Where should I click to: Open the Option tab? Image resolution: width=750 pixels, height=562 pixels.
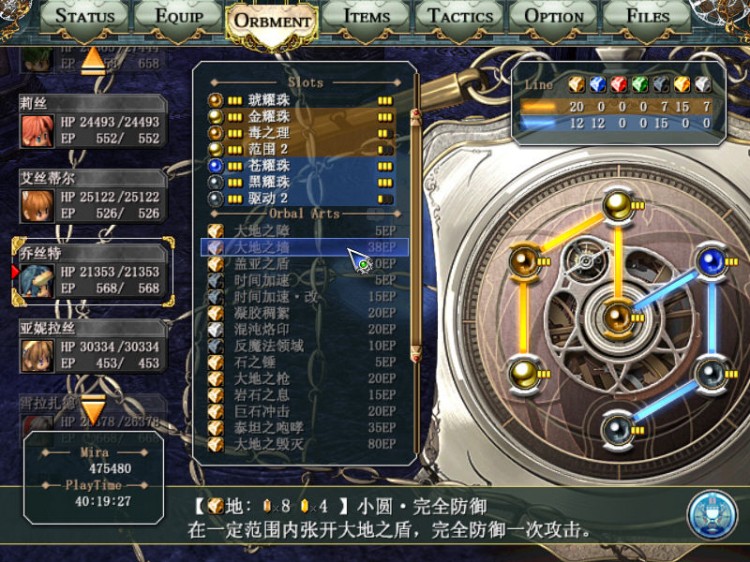coord(554,16)
